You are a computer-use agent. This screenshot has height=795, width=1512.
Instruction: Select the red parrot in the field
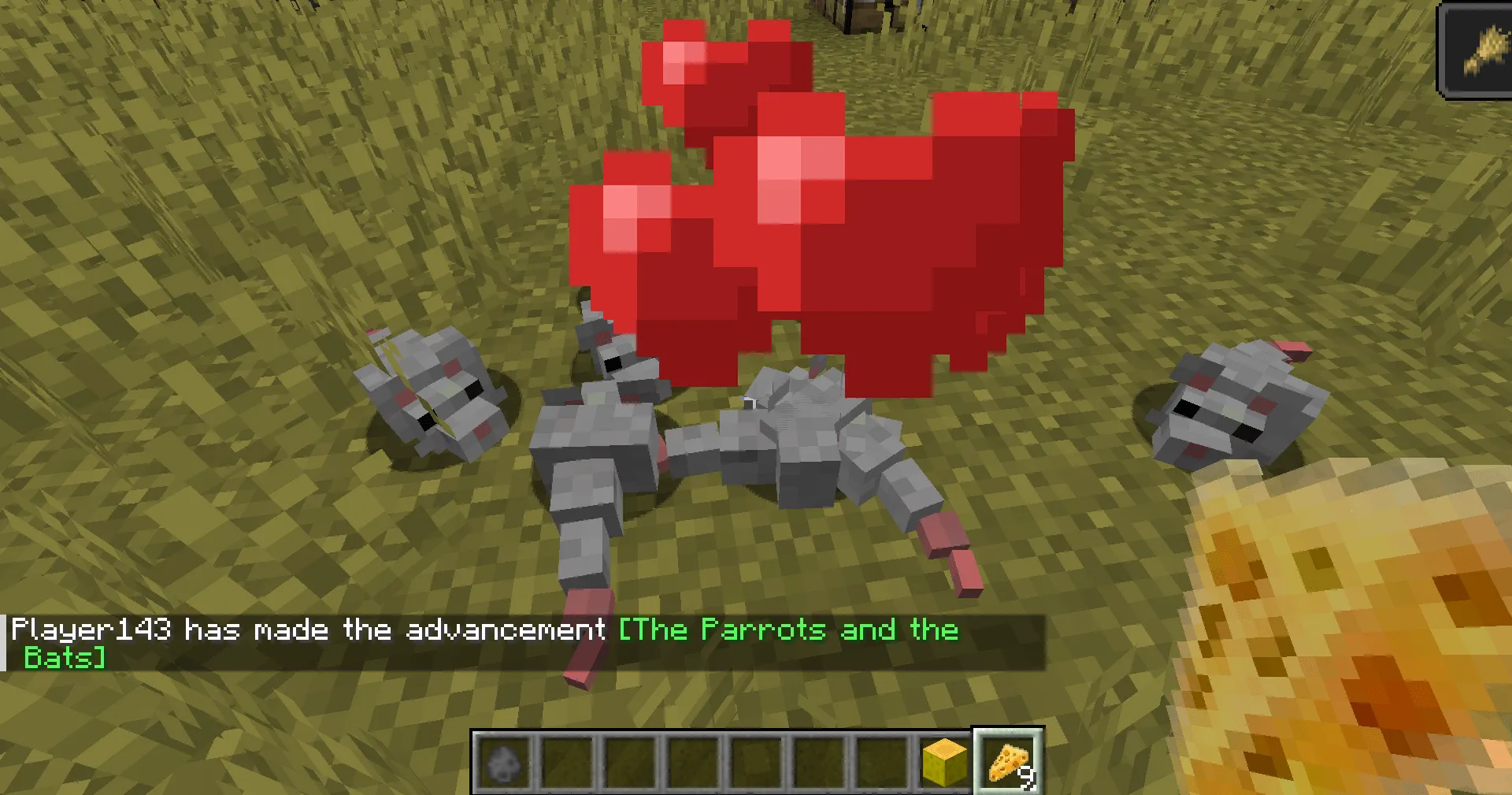[x=827, y=221]
